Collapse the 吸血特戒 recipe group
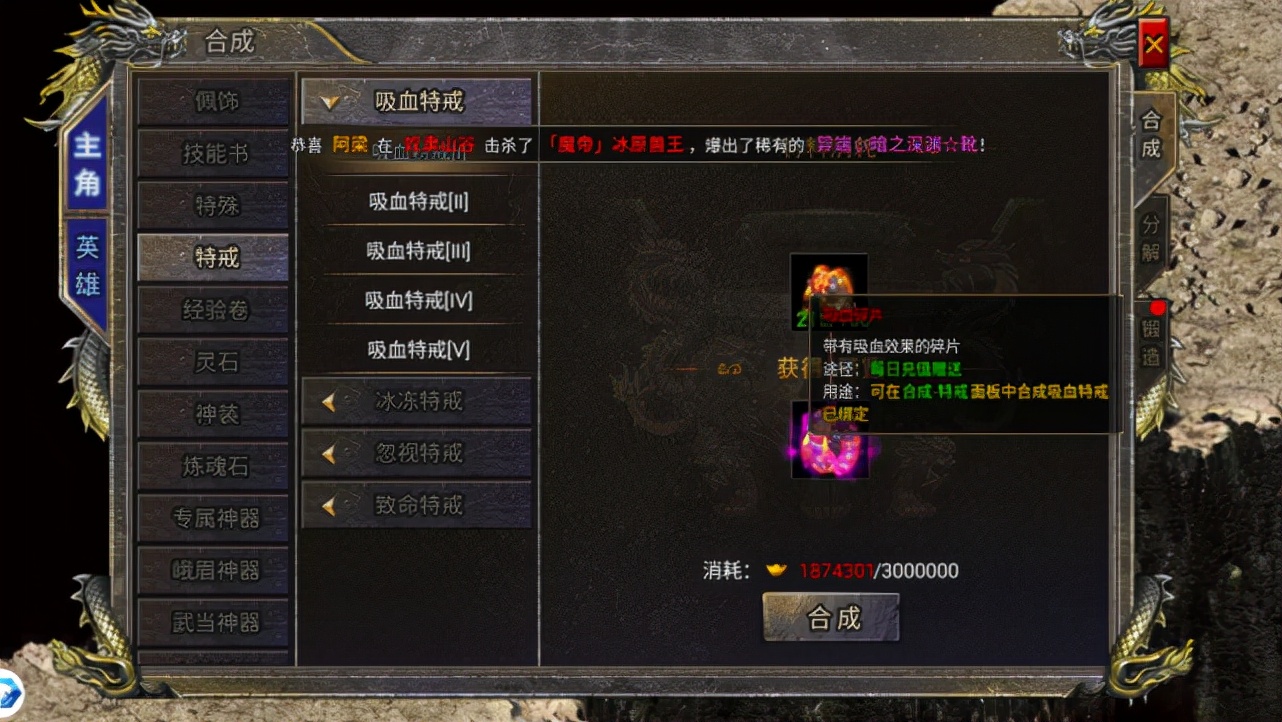Screen dimensions: 1282x722 (x=416, y=101)
